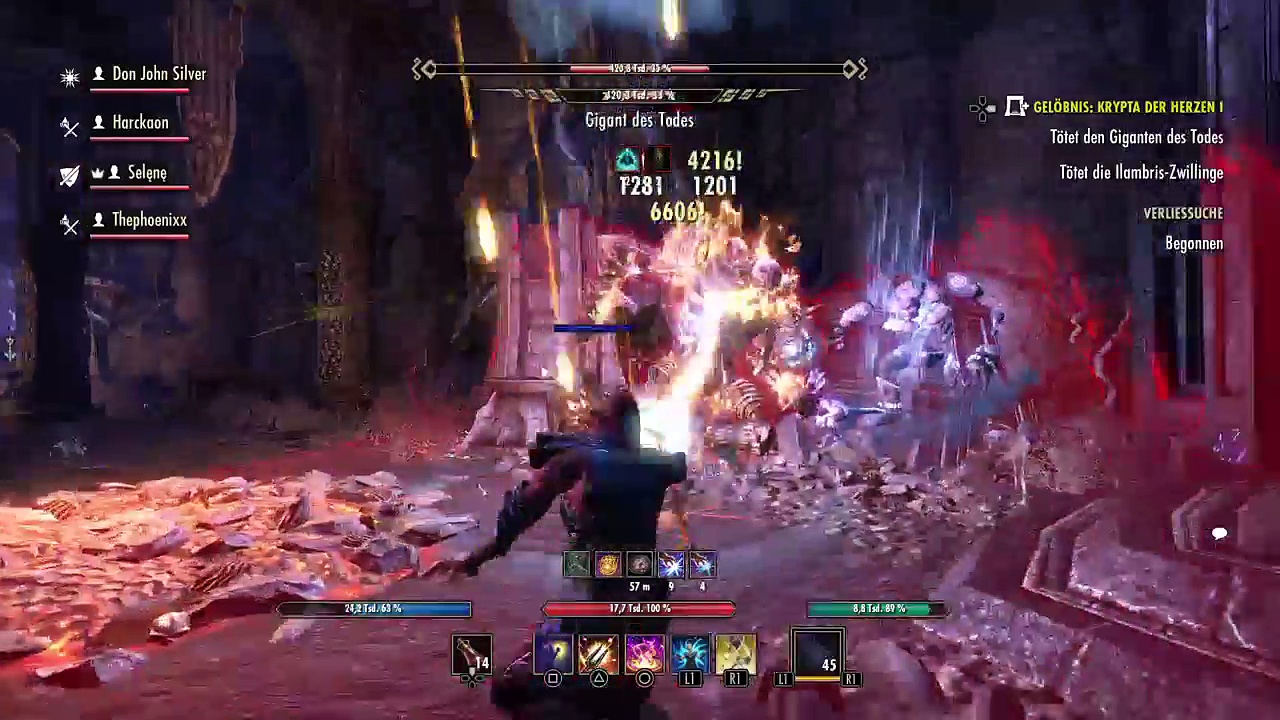Cast the purple swirling magic skill
This screenshot has height=720, width=1280.
[644, 655]
